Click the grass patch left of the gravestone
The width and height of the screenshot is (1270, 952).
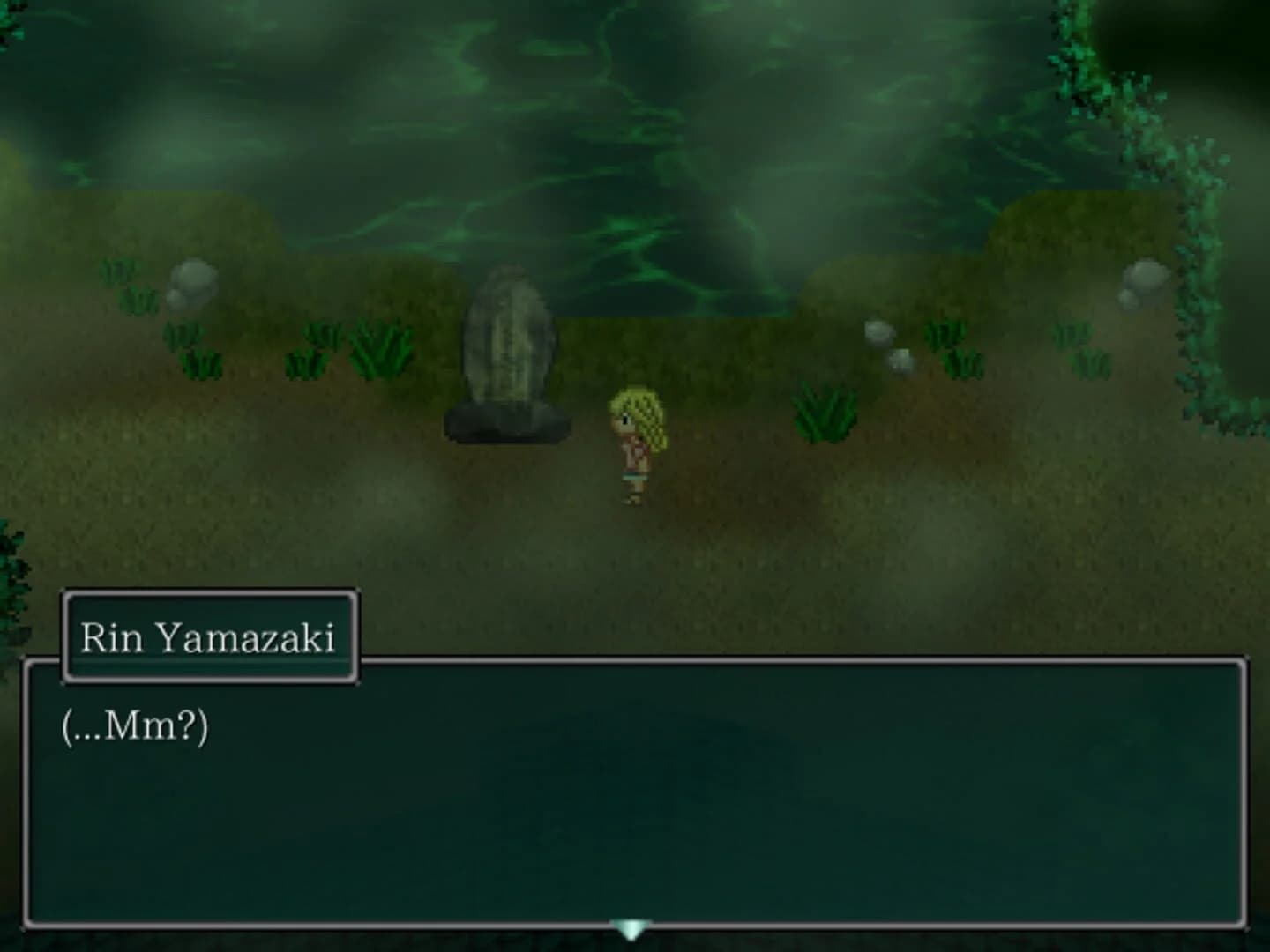tap(379, 348)
